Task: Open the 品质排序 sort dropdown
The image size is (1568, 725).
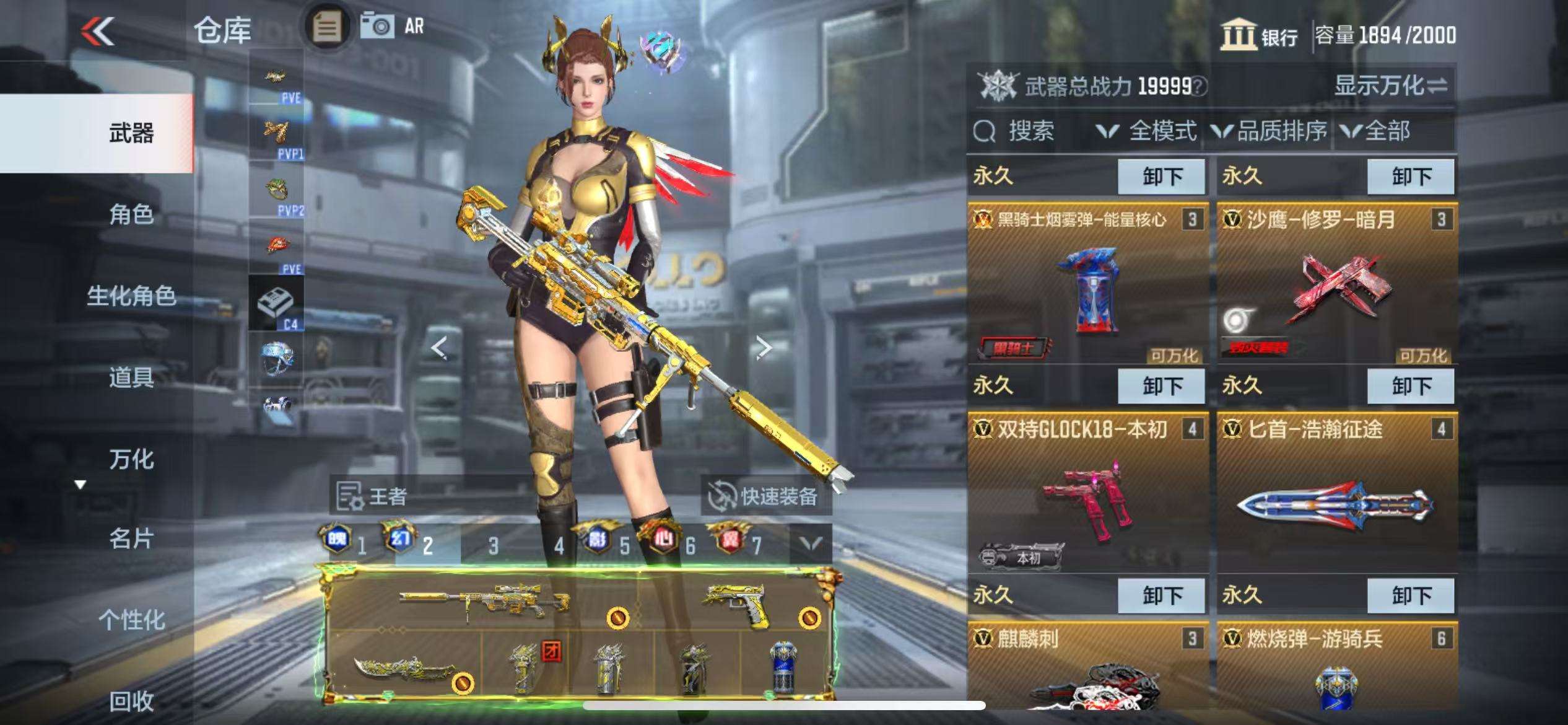Action: (x=1269, y=131)
